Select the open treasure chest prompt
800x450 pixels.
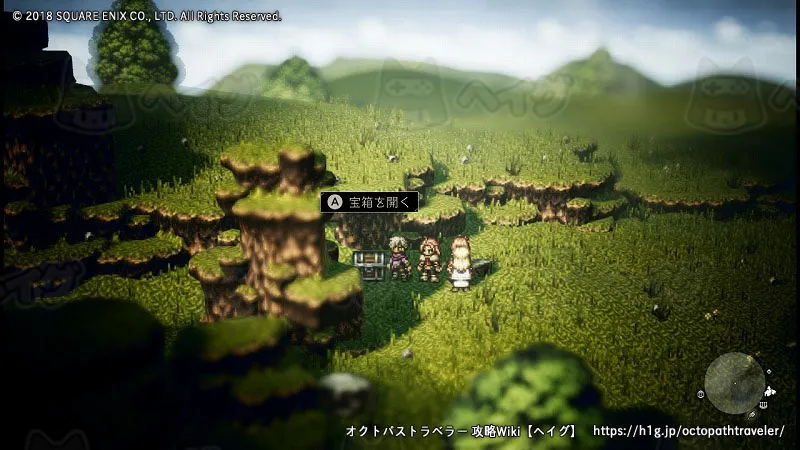click(x=370, y=202)
